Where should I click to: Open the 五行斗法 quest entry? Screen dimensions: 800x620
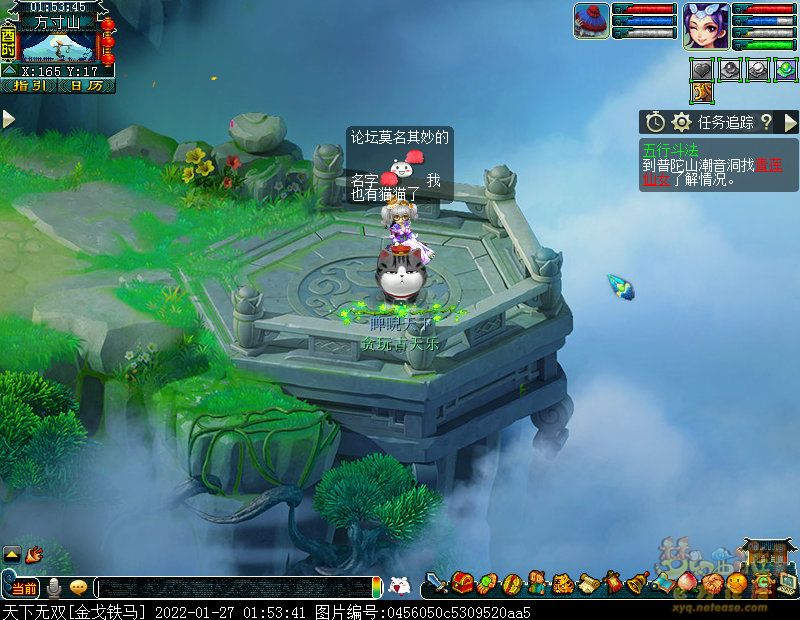pos(670,151)
